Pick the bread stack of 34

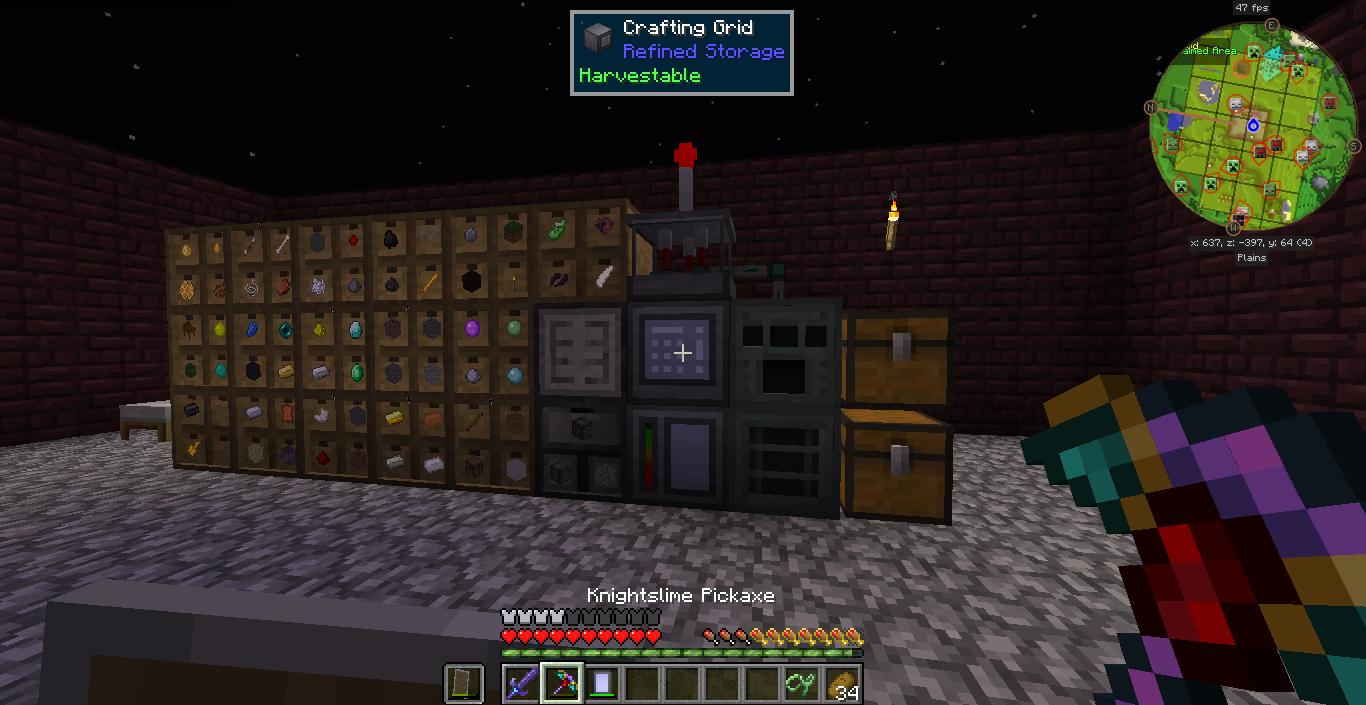click(843, 684)
